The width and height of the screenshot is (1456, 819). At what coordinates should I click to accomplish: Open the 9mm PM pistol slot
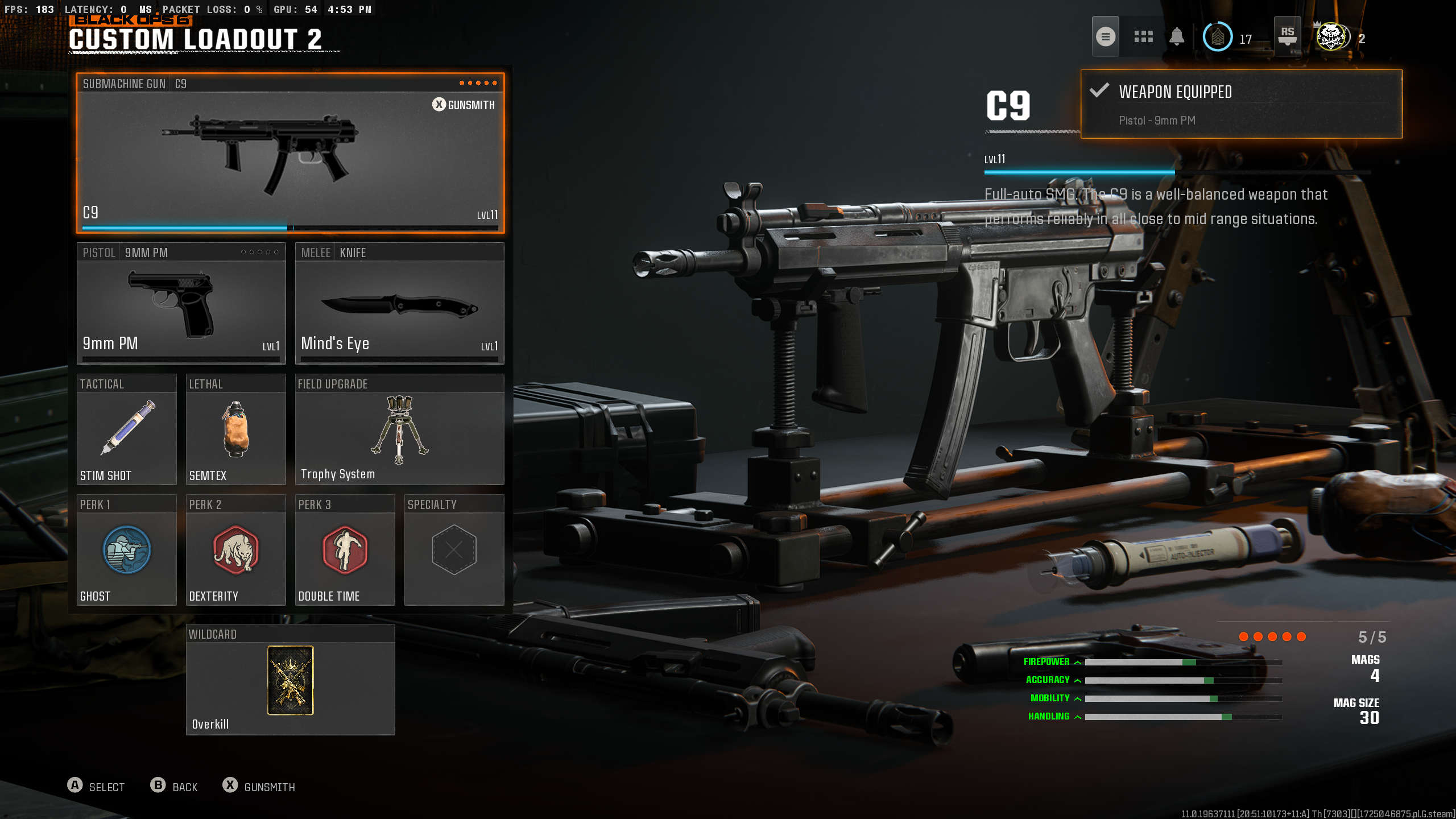coord(181,304)
